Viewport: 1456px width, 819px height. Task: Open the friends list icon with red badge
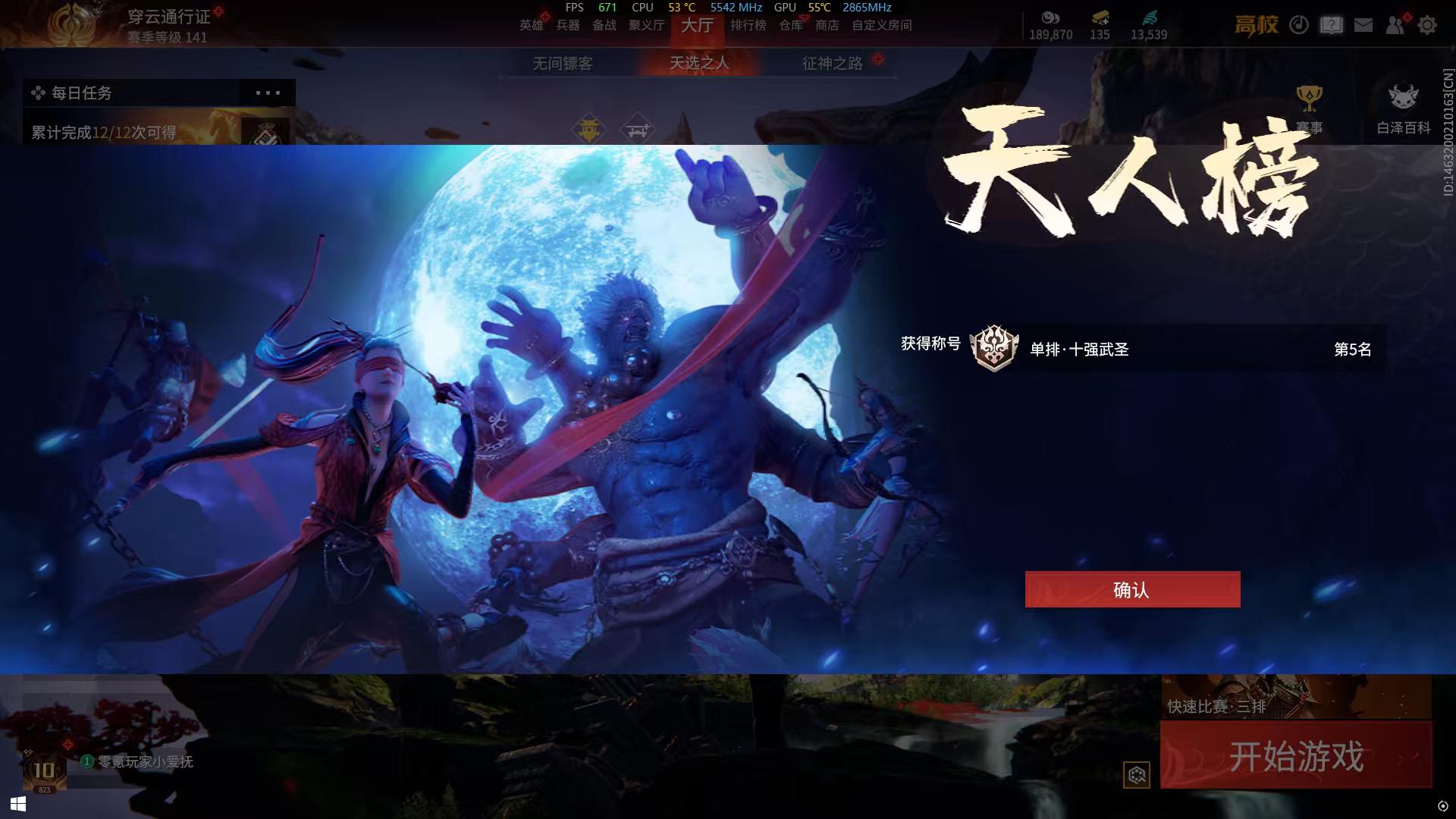(x=1395, y=25)
